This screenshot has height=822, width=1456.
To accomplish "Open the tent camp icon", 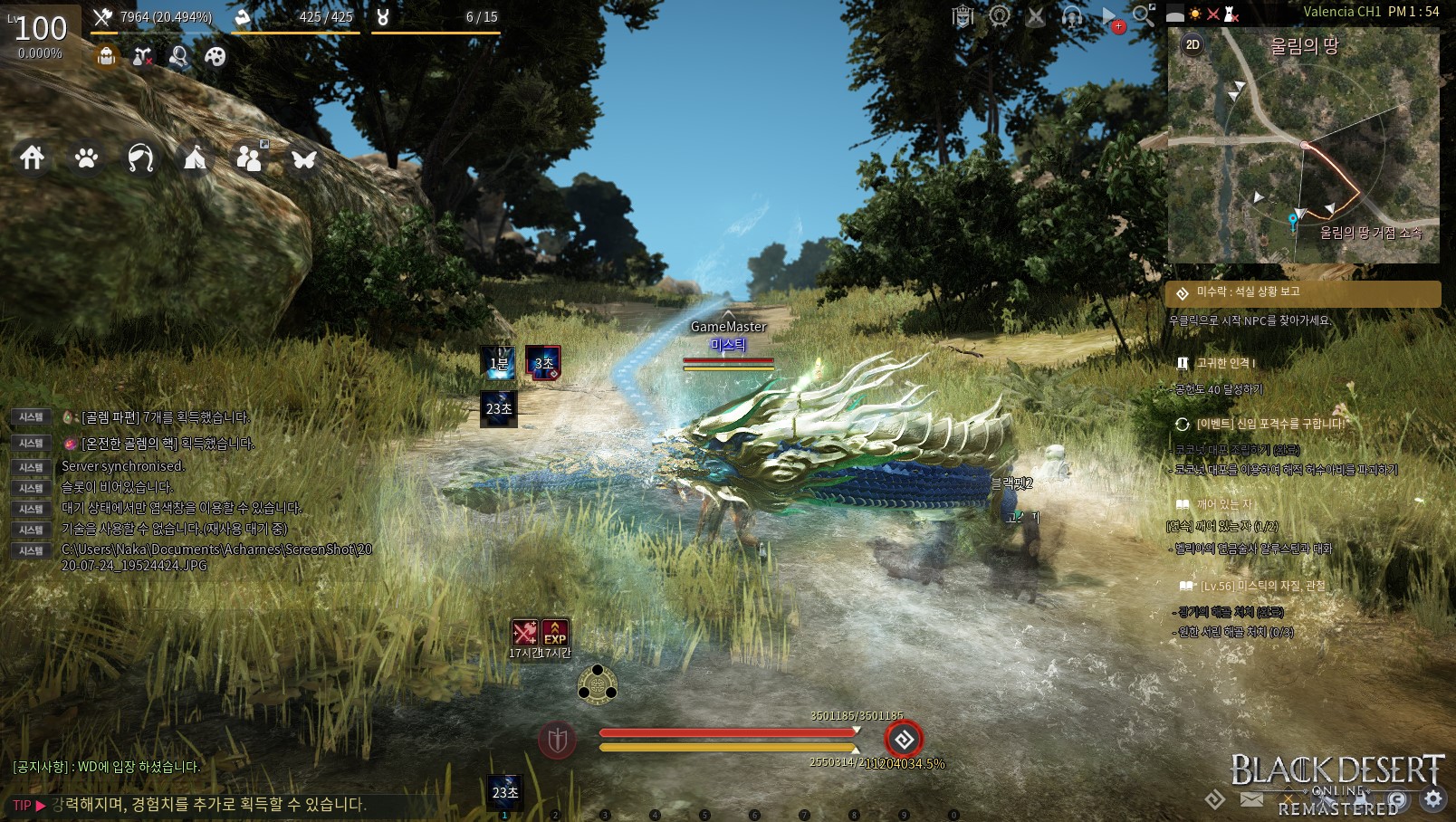I will pyautogui.click(x=195, y=158).
